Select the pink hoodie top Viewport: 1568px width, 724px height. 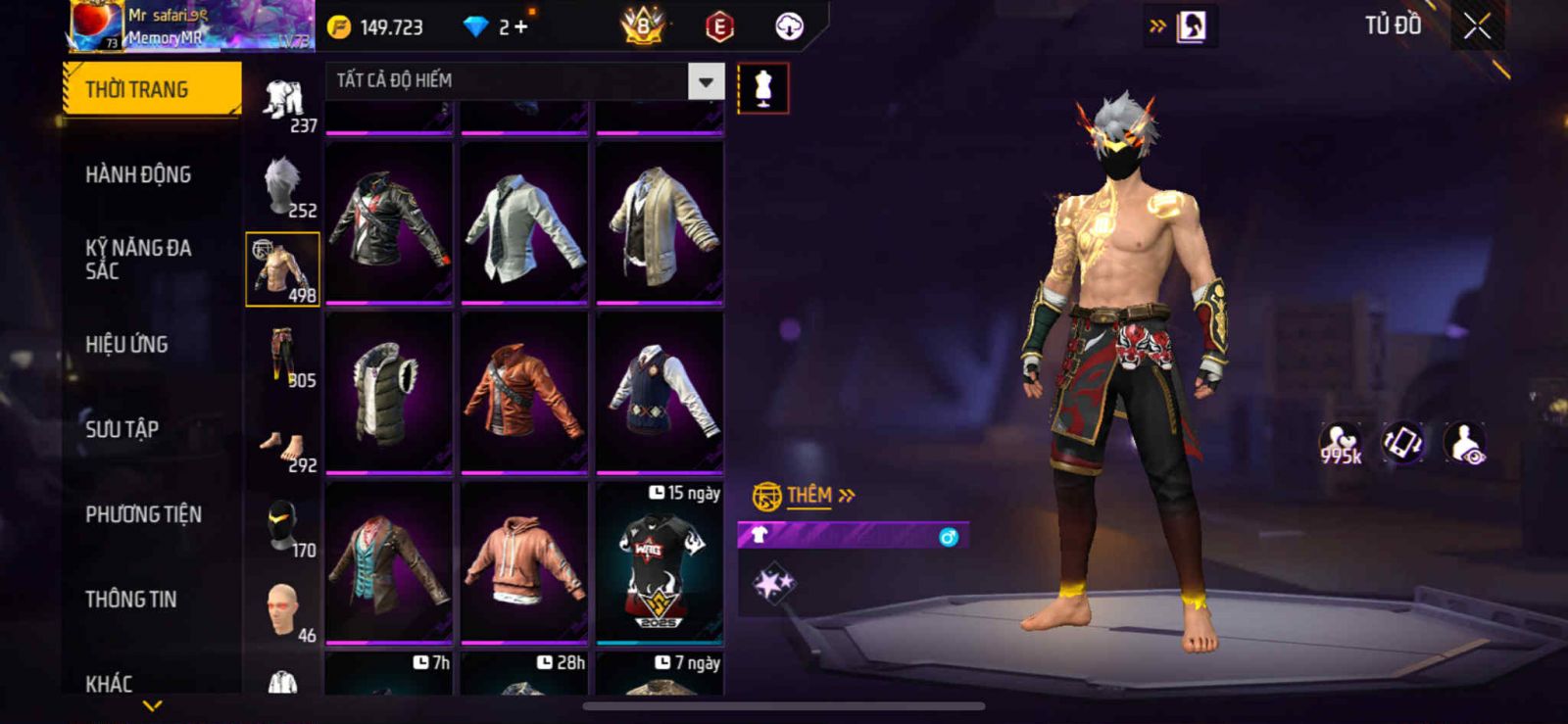pyautogui.click(x=524, y=561)
